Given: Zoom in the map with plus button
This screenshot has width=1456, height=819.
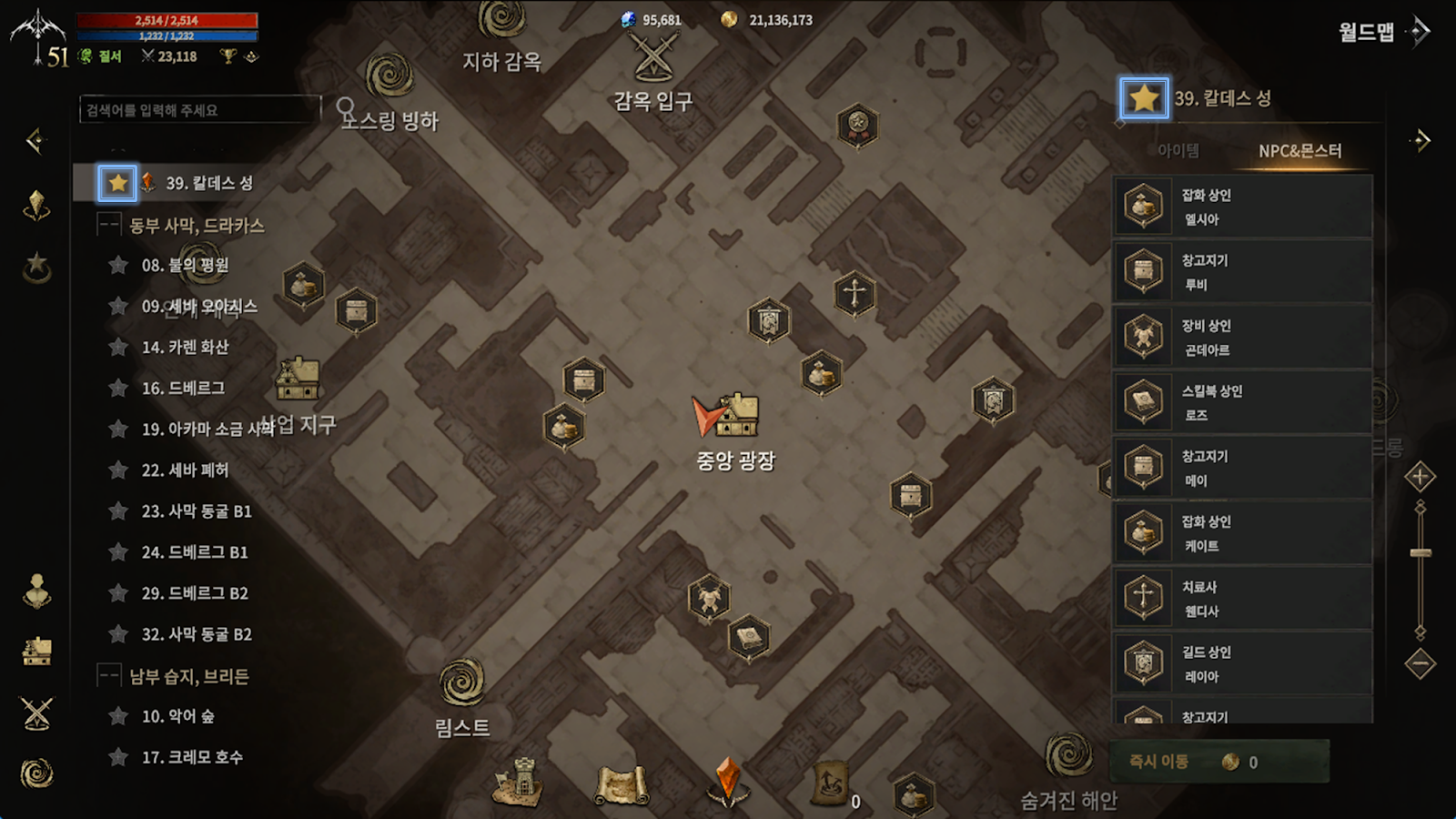Looking at the screenshot, I should (1420, 477).
